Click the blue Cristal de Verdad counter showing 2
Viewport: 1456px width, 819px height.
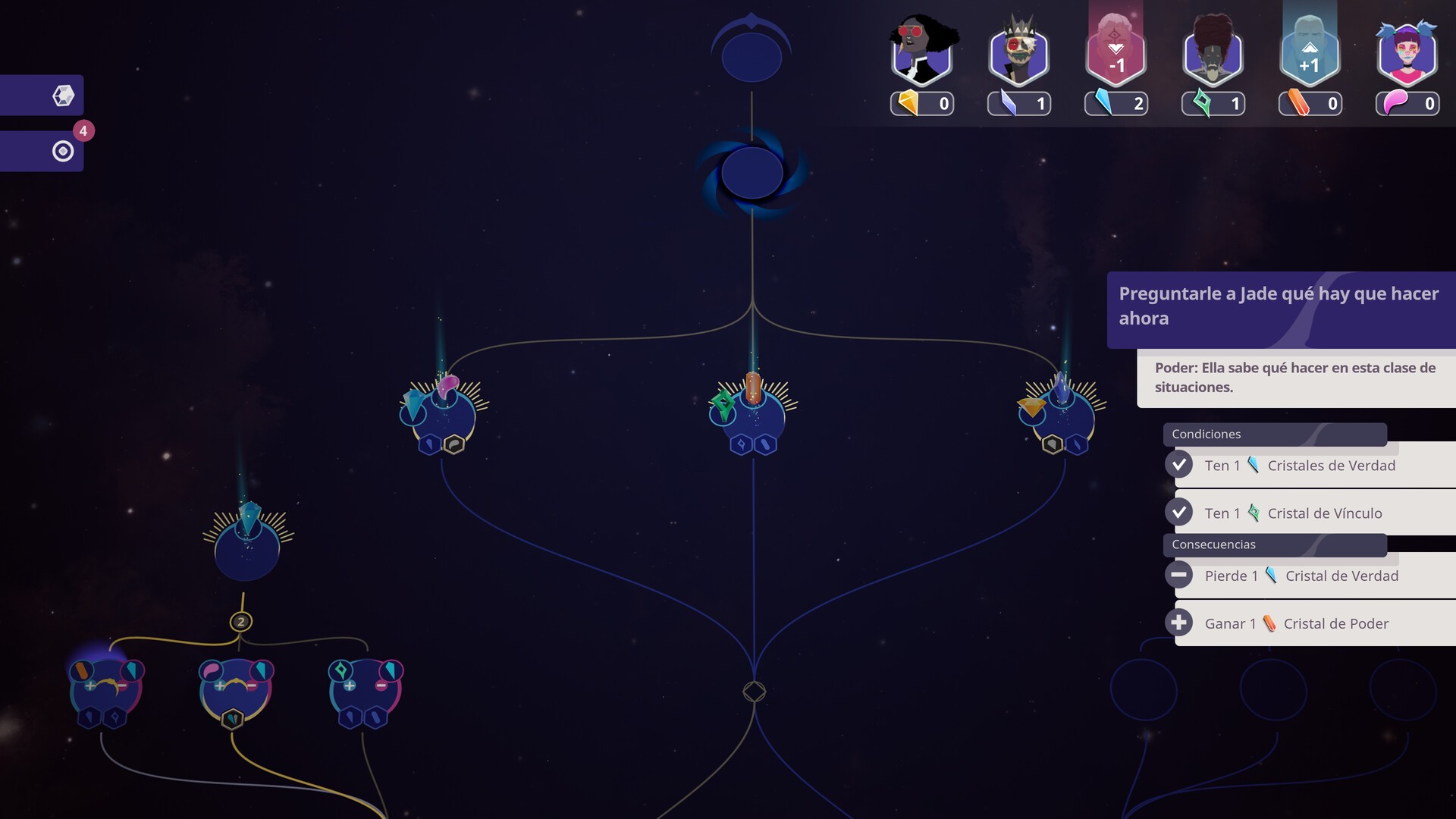1116,103
